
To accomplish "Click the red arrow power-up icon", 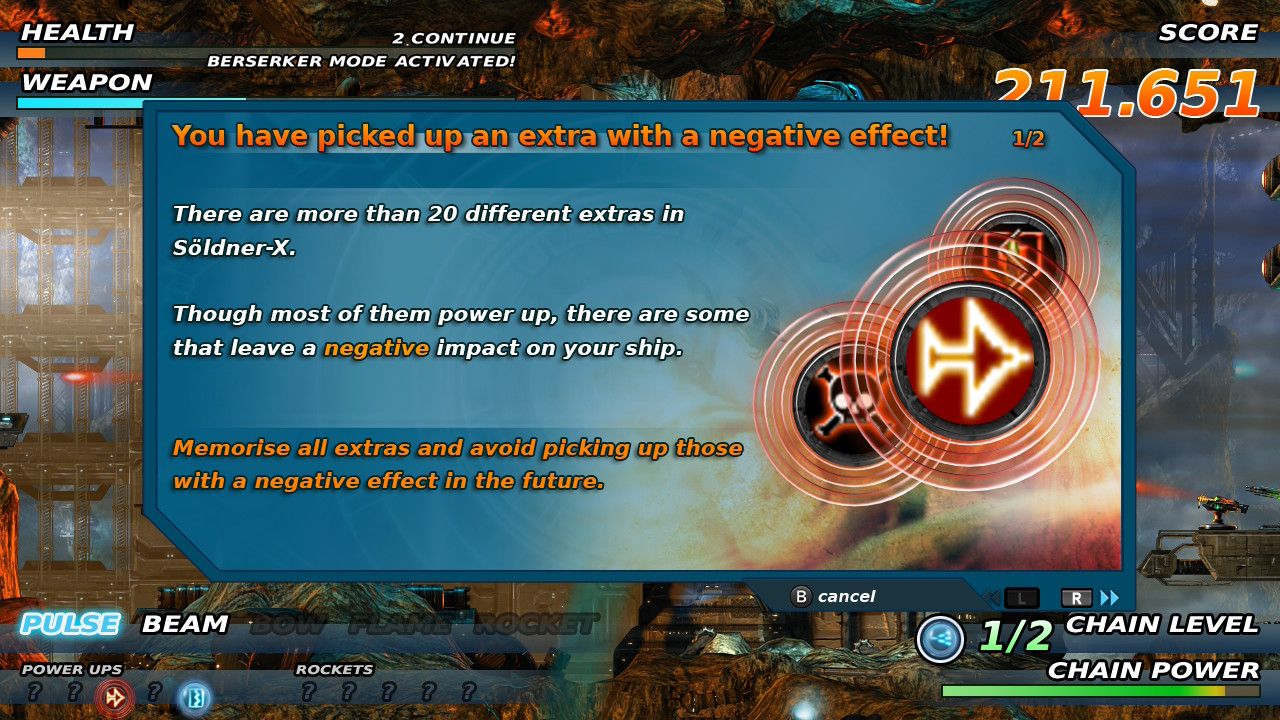I will point(114,697).
